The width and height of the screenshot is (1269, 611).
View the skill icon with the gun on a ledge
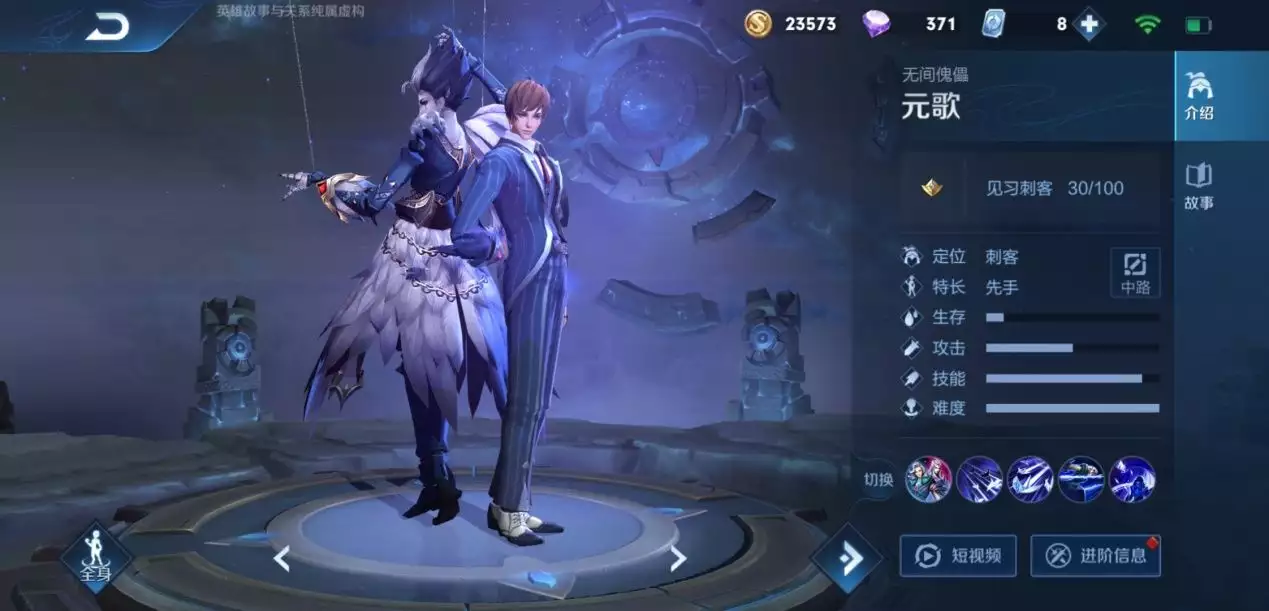click(x=1081, y=479)
